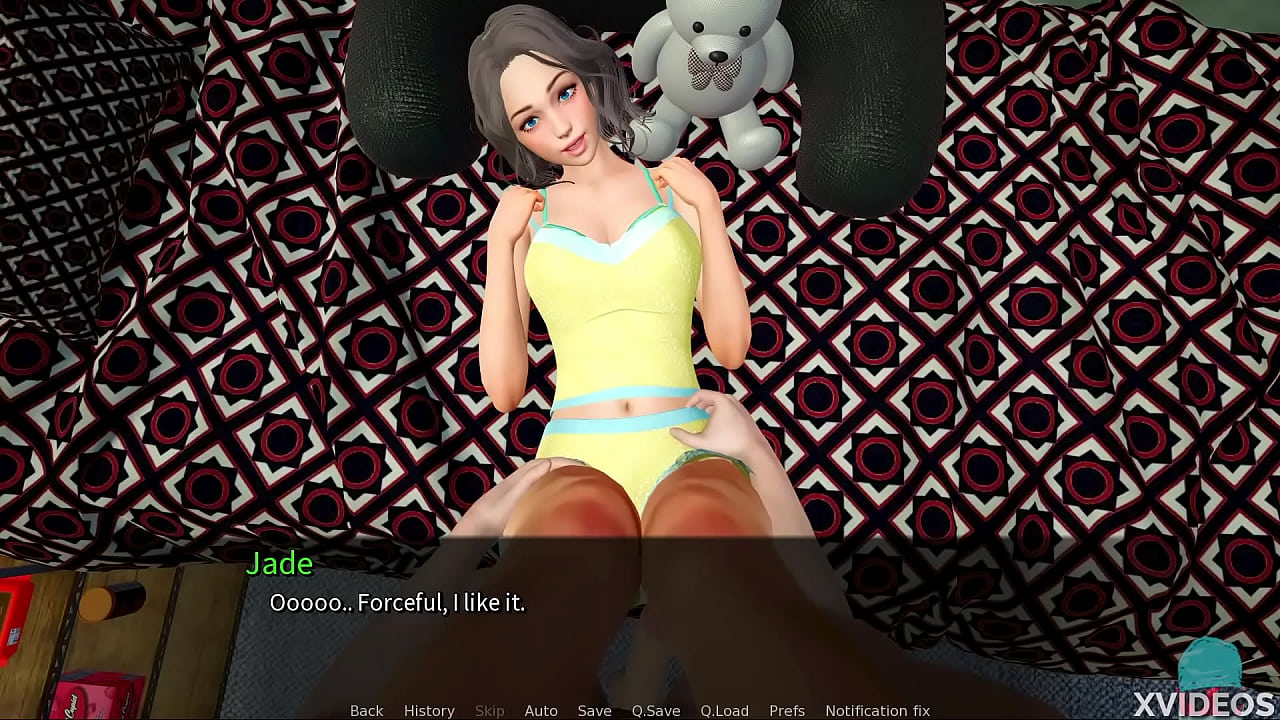Enable Auto-forward mode
This screenshot has width=1280, height=720.
tap(541, 710)
